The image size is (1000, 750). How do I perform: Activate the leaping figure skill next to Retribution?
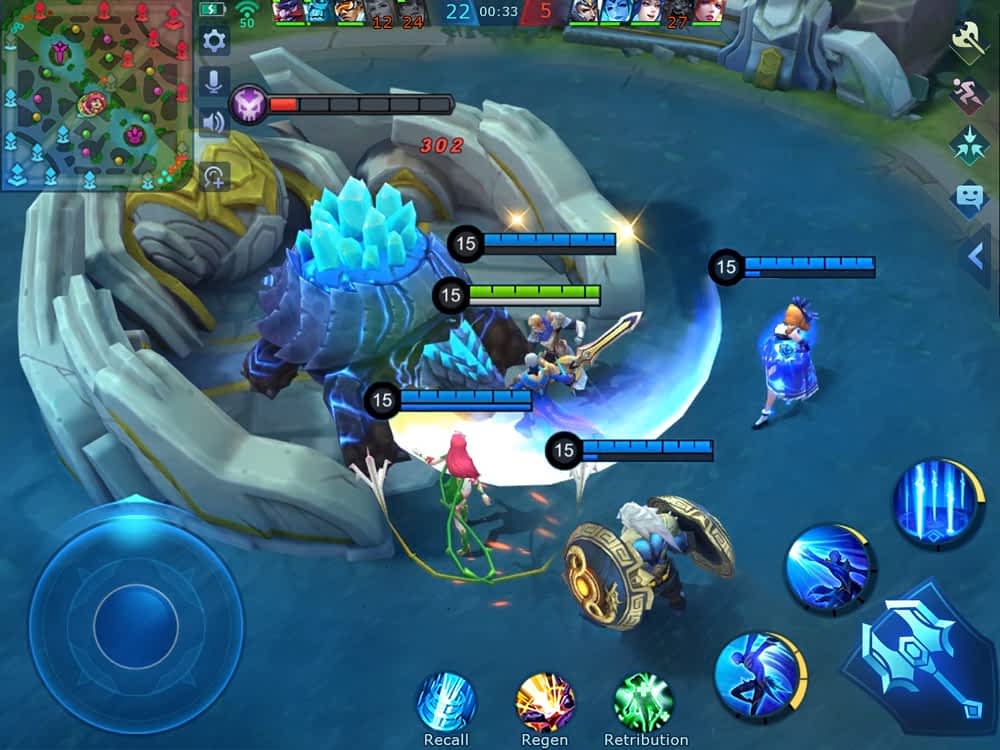coord(759,672)
